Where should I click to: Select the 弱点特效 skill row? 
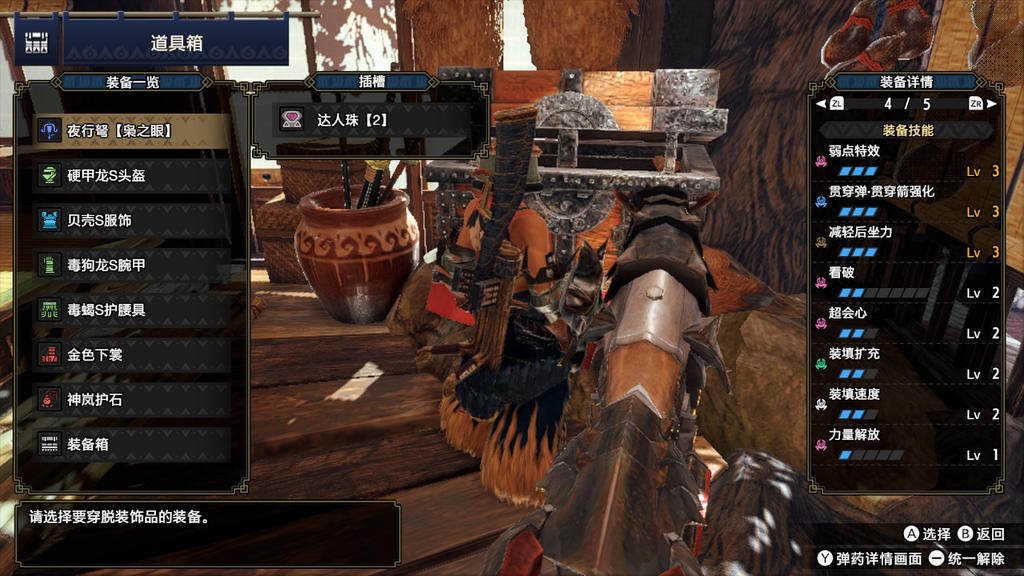point(907,161)
